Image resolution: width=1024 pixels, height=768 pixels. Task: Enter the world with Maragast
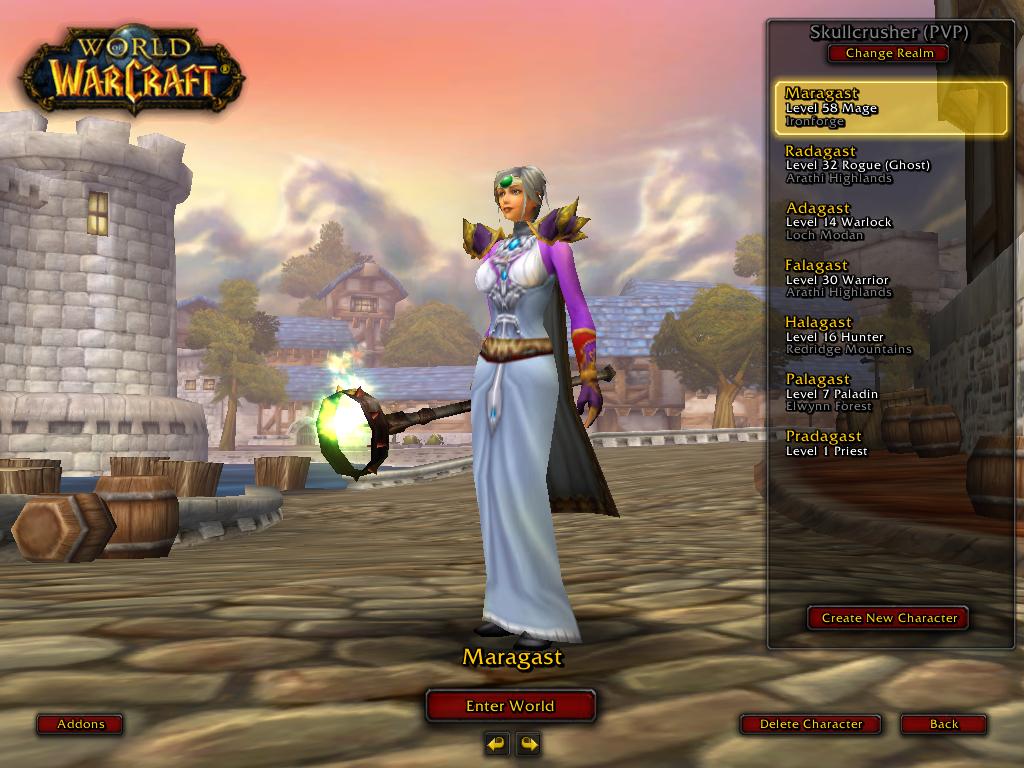tap(510, 706)
